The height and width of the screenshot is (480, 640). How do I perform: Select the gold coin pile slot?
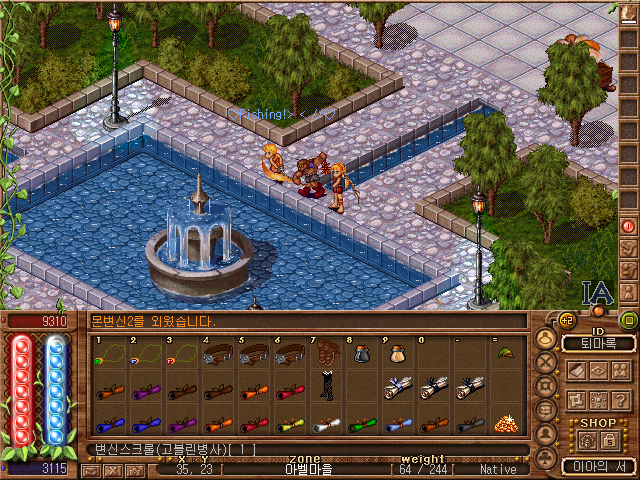coord(506,424)
